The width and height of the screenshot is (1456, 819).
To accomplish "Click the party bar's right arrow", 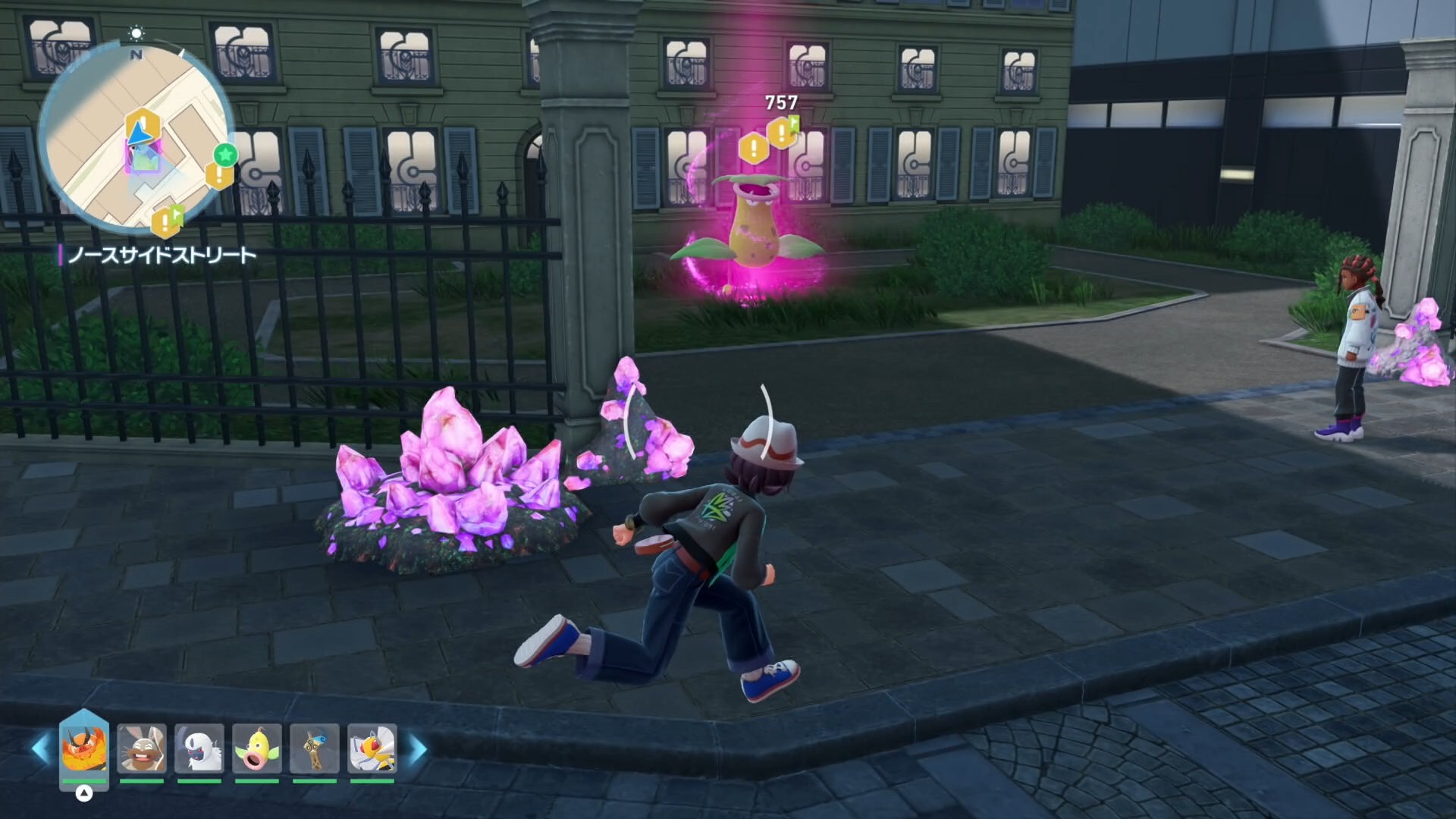I will coord(418,748).
